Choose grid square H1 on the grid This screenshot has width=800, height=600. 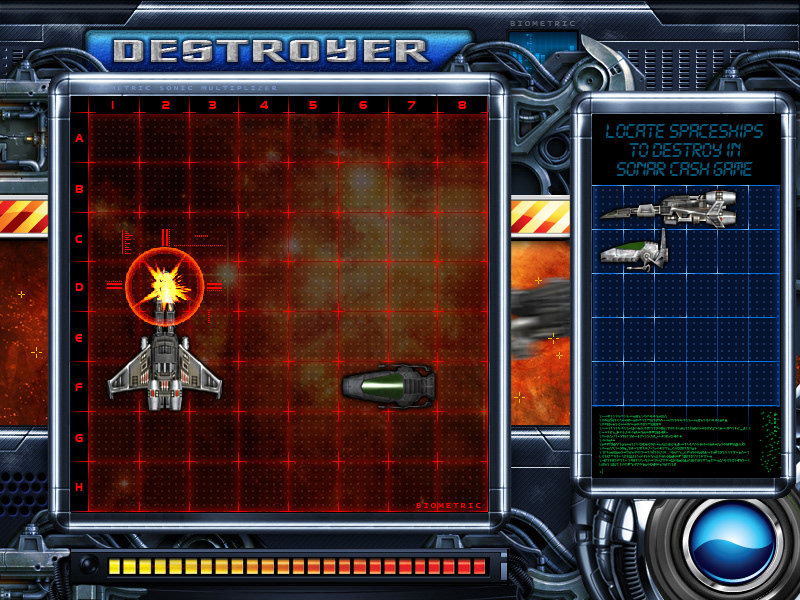pos(113,487)
